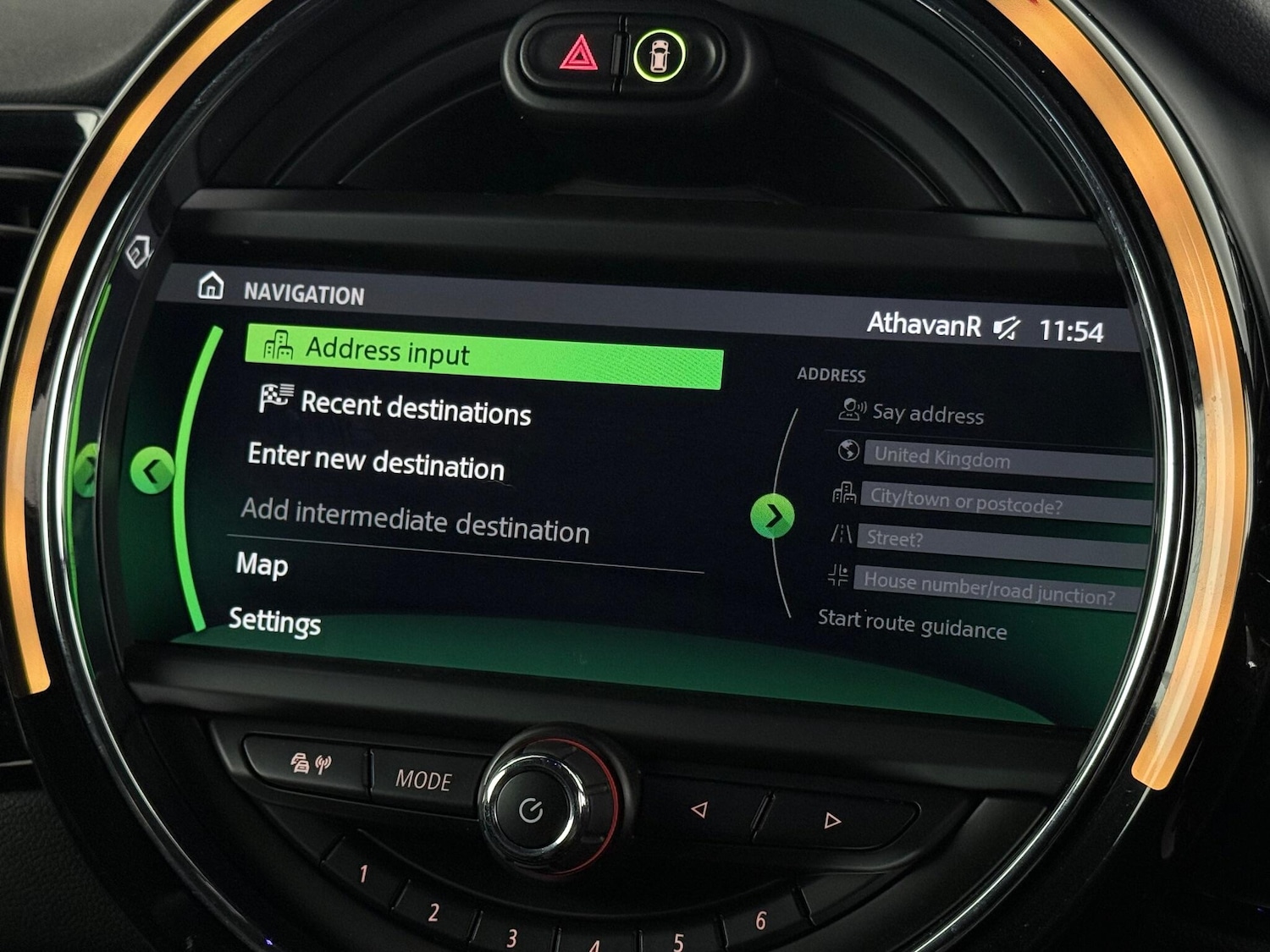Choose Enter new destination
1270x952 pixels.
[x=373, y=467]
